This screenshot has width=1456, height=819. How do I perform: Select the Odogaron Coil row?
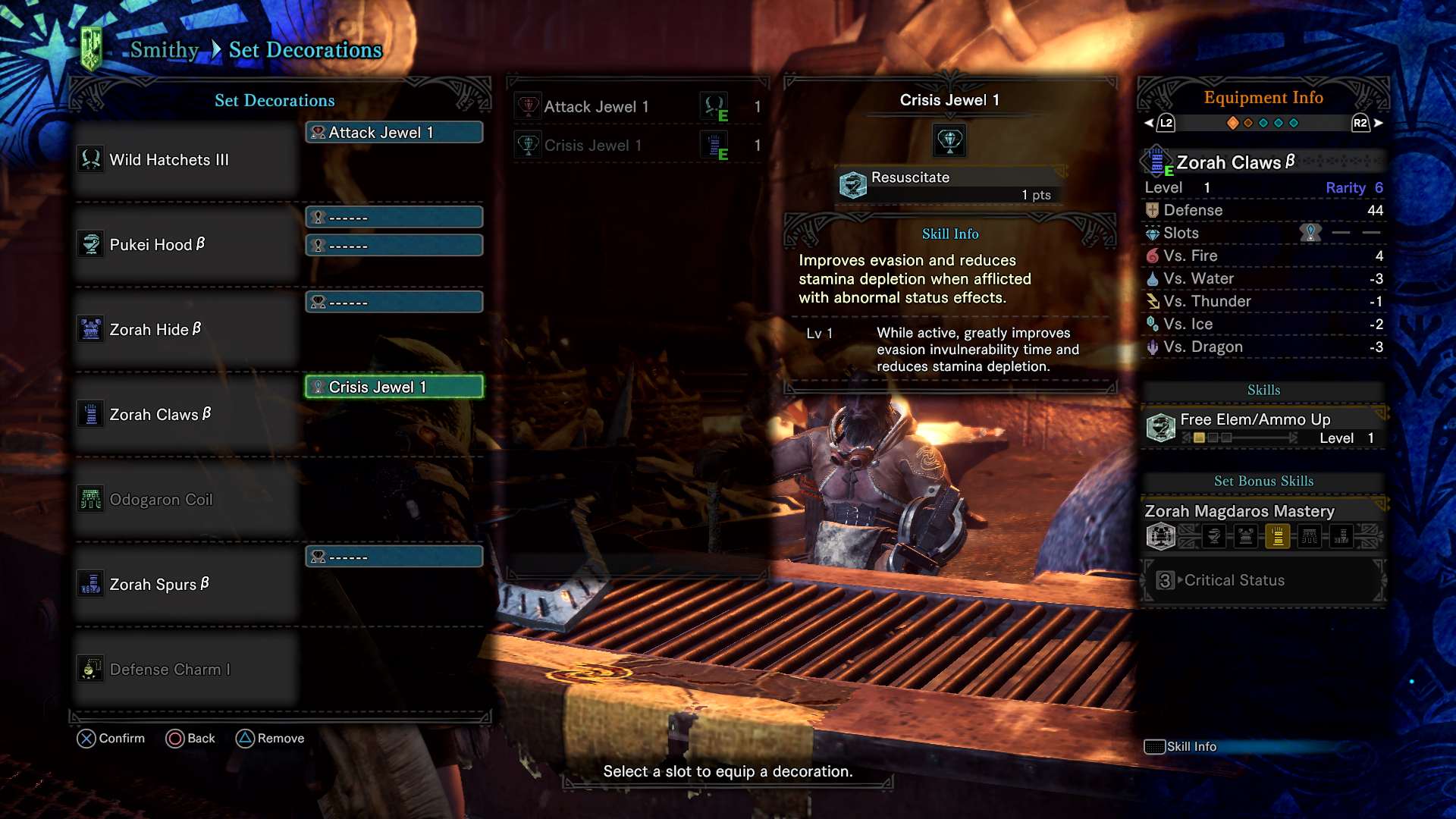click(186, 500)
